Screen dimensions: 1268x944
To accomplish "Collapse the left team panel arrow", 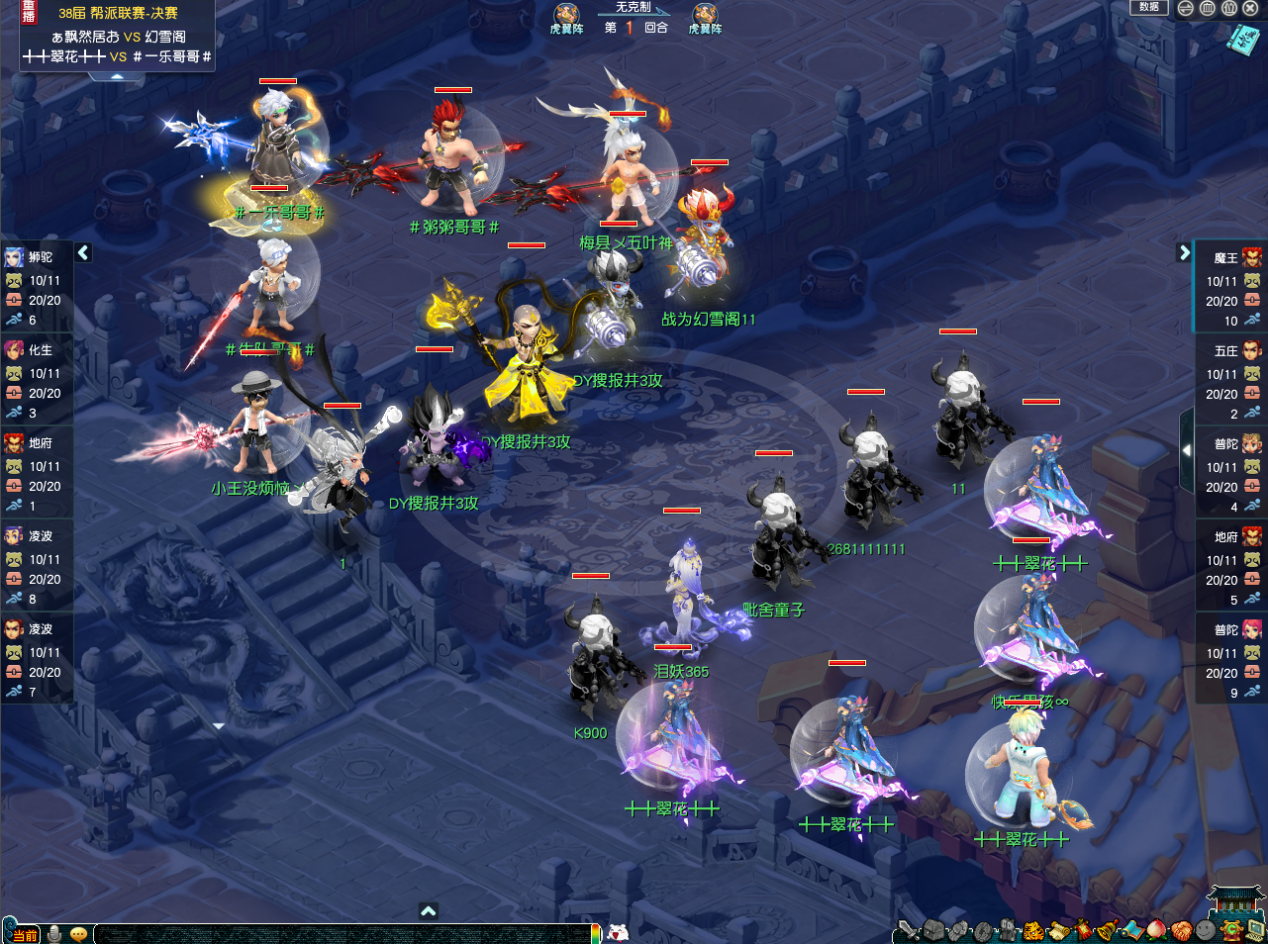I will (83, 253).
